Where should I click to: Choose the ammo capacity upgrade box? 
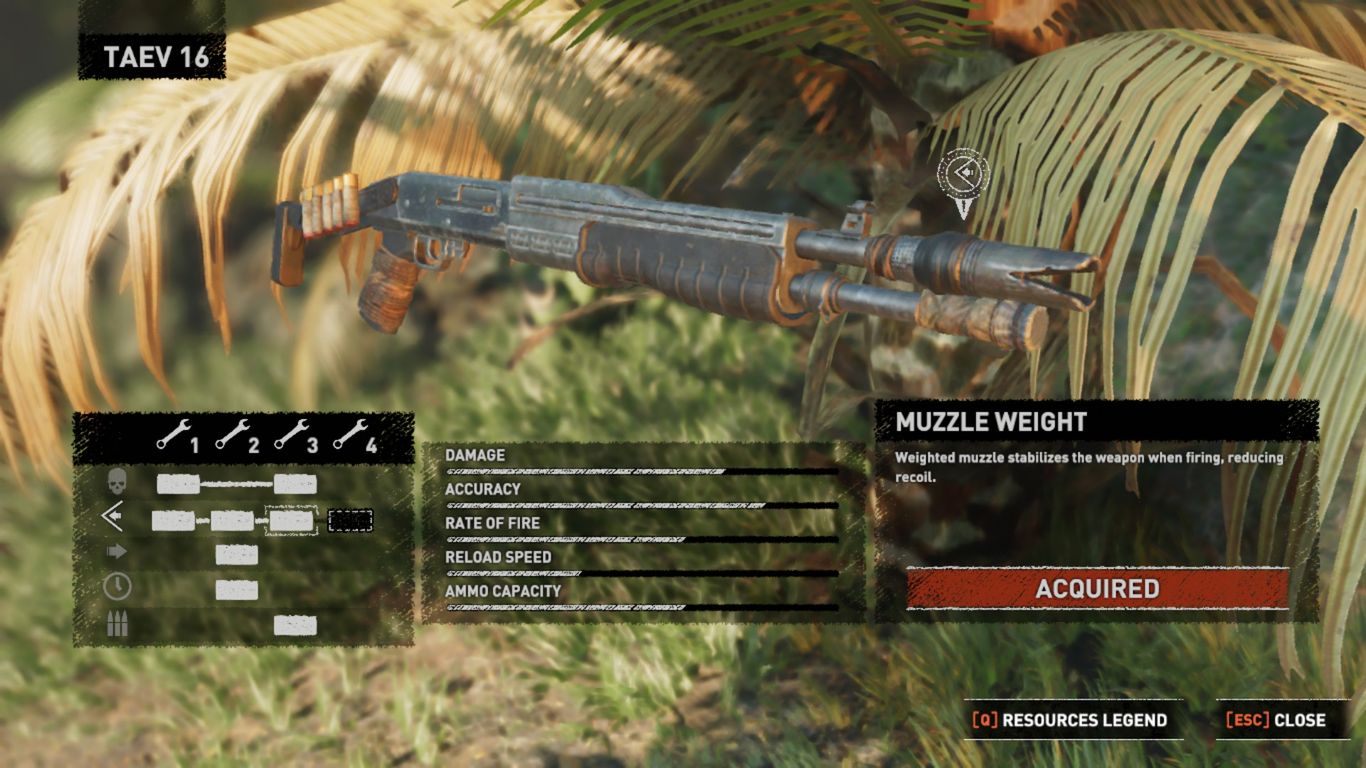pos(295,625)
